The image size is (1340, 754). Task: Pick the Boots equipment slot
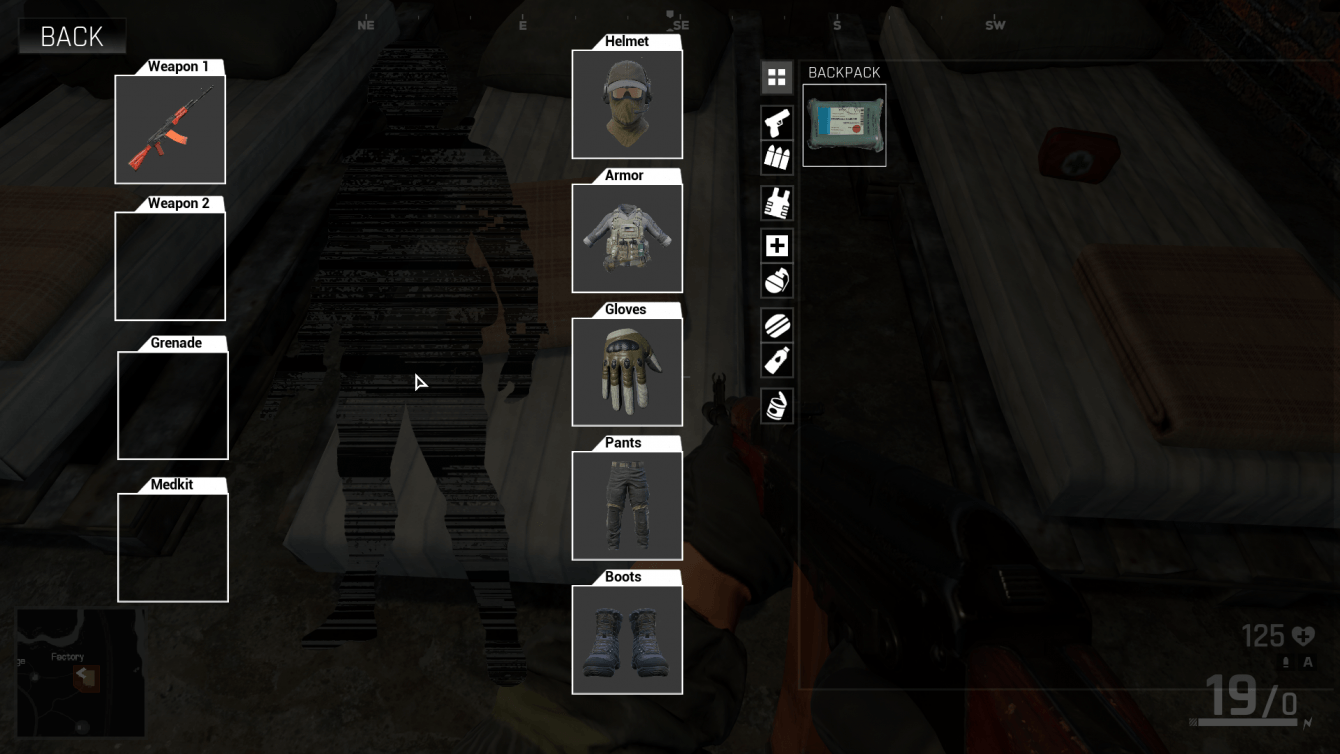(627, 639)
